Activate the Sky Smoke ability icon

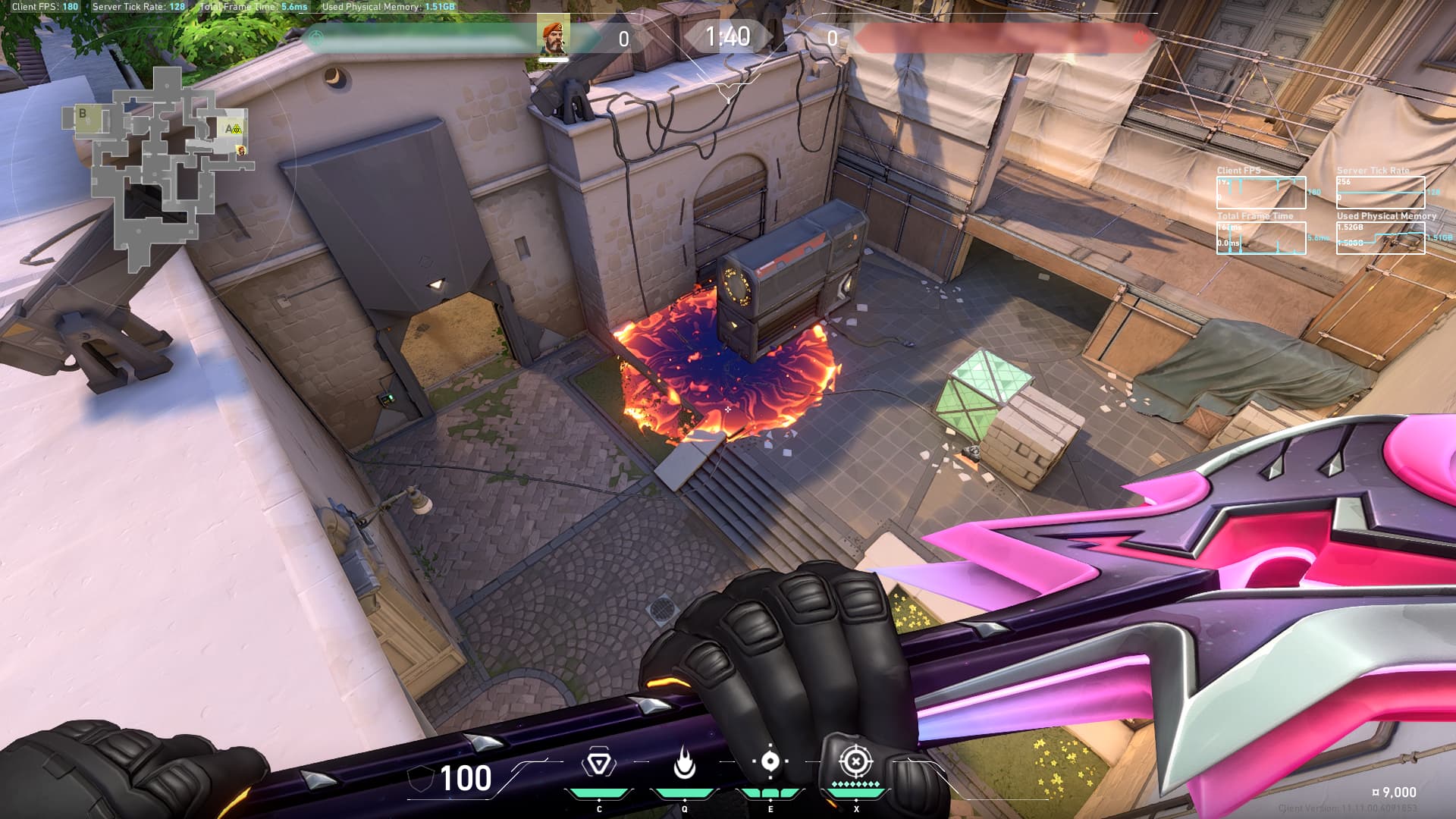tap(770, 761)
